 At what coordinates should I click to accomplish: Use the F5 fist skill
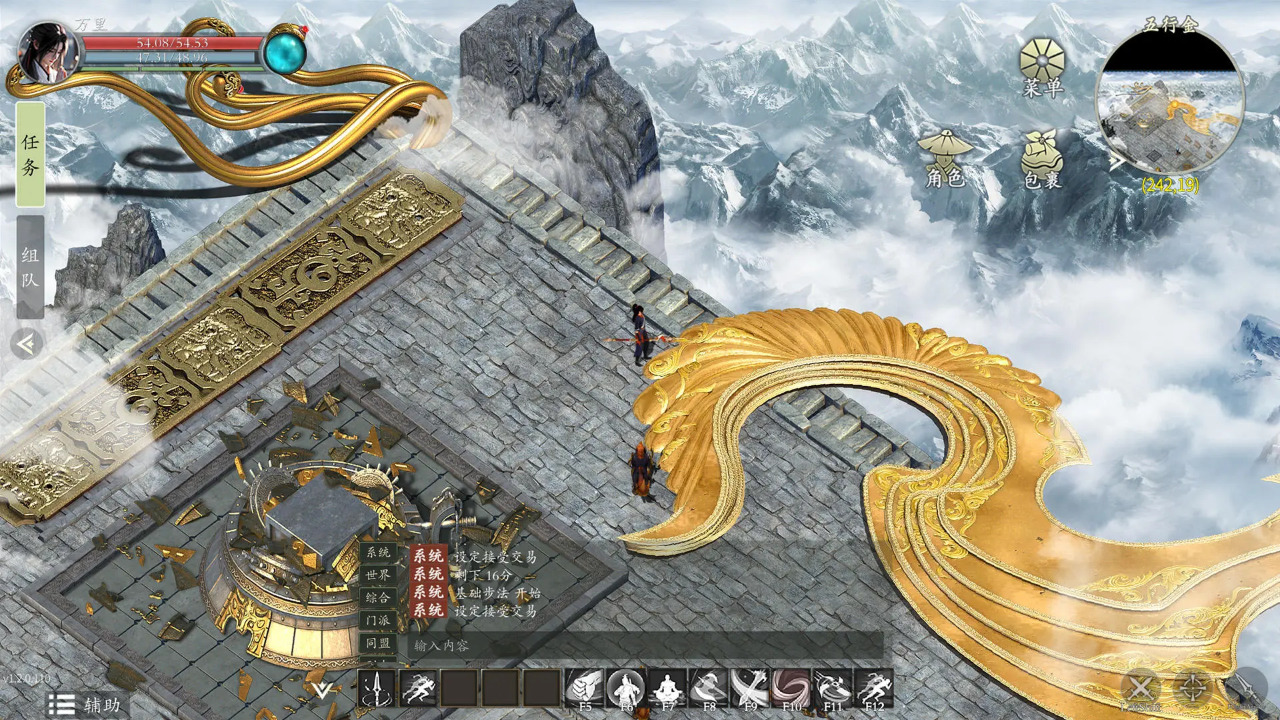pyautogui.click(x=584, y=688)
